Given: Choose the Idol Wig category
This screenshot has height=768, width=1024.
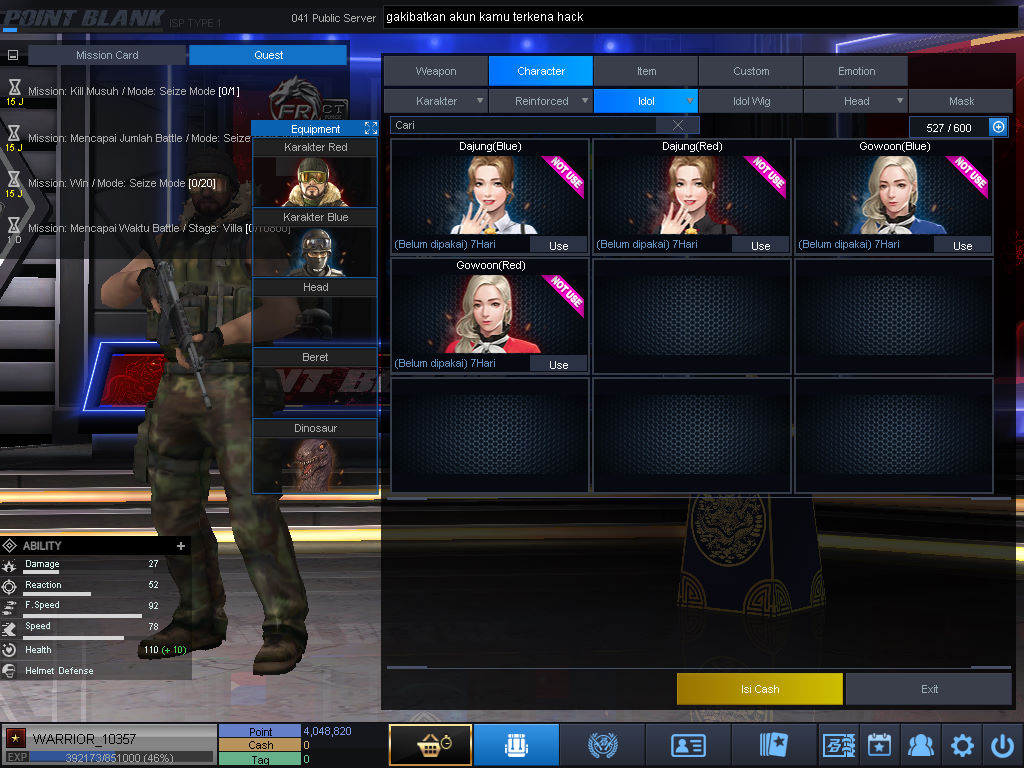Looking at the screenshot, I should pyautogui.click(x=751, y=101).
